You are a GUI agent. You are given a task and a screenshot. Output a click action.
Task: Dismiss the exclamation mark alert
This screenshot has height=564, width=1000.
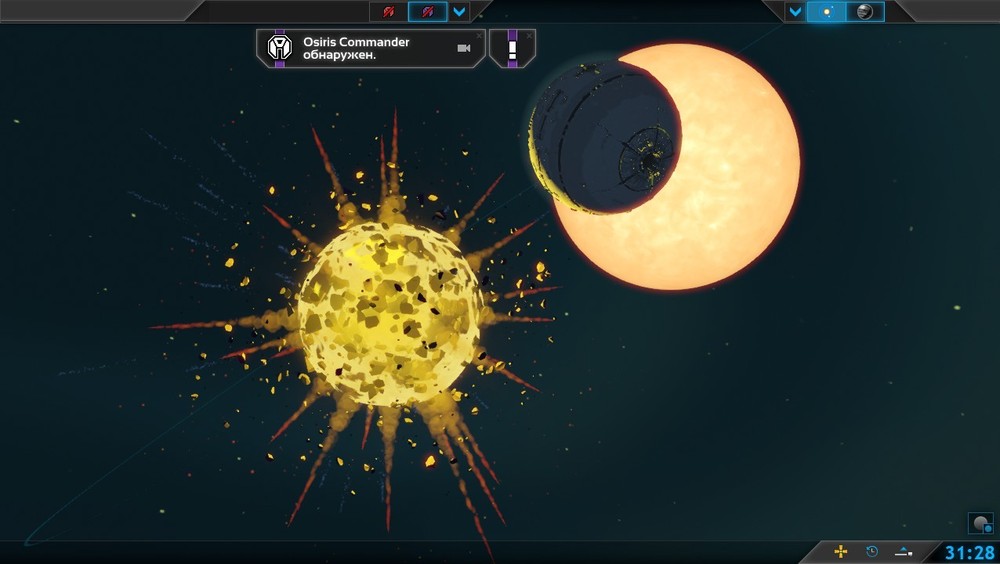tap(529, 35)
